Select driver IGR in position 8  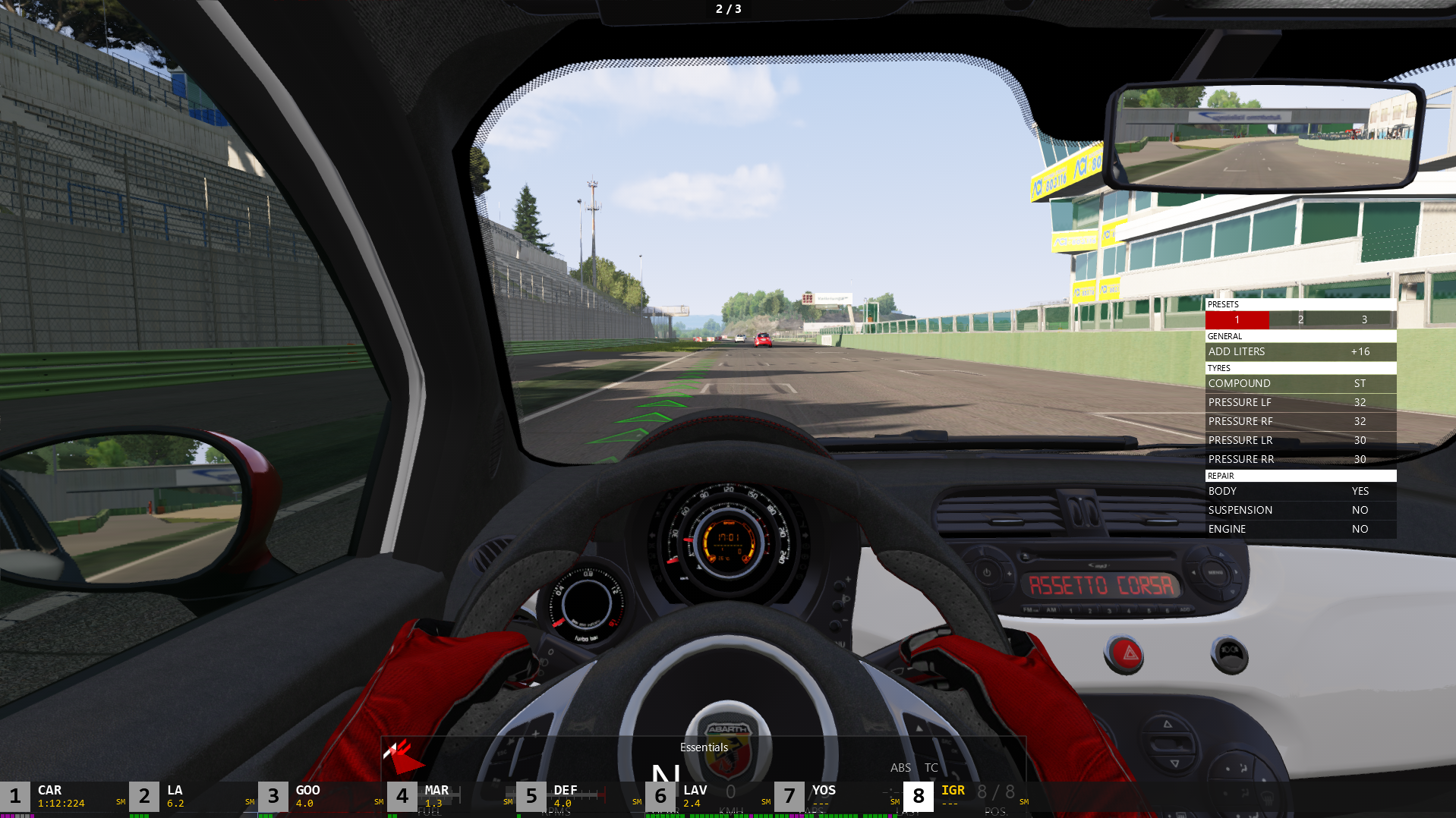pos(967,797)
